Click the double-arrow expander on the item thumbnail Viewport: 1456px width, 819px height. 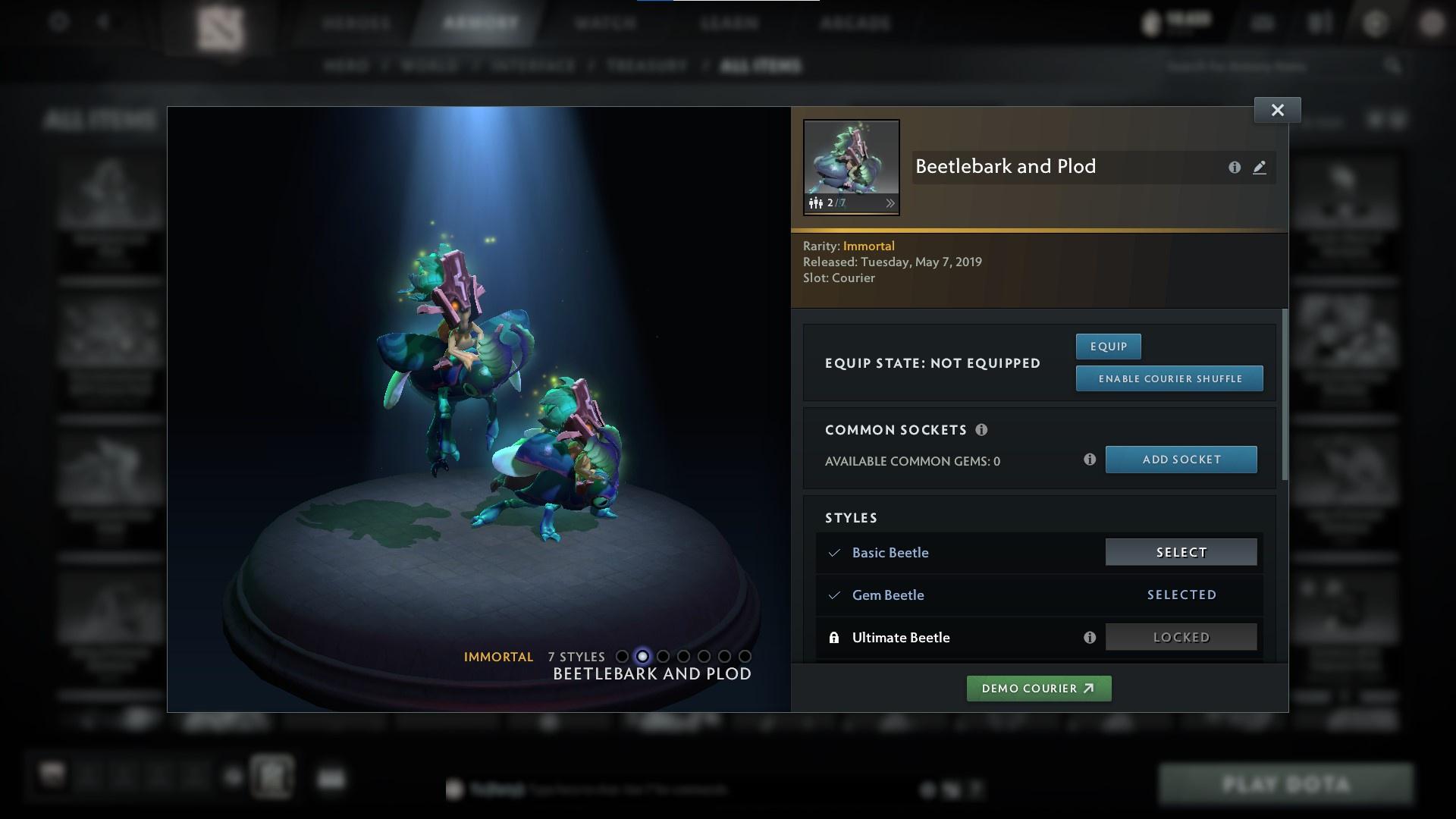coord(890,203)
